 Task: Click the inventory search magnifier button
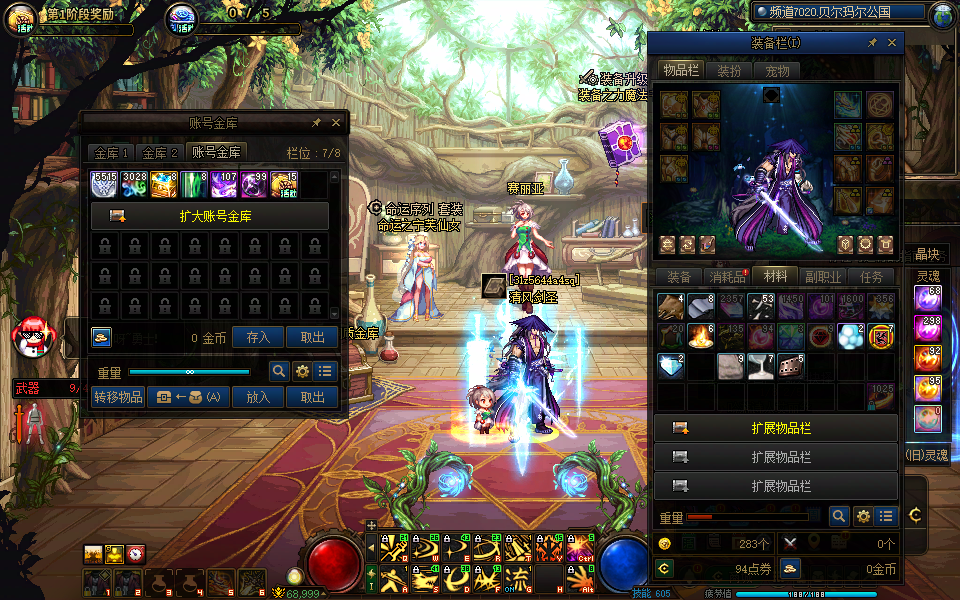(x=840, y=516)
